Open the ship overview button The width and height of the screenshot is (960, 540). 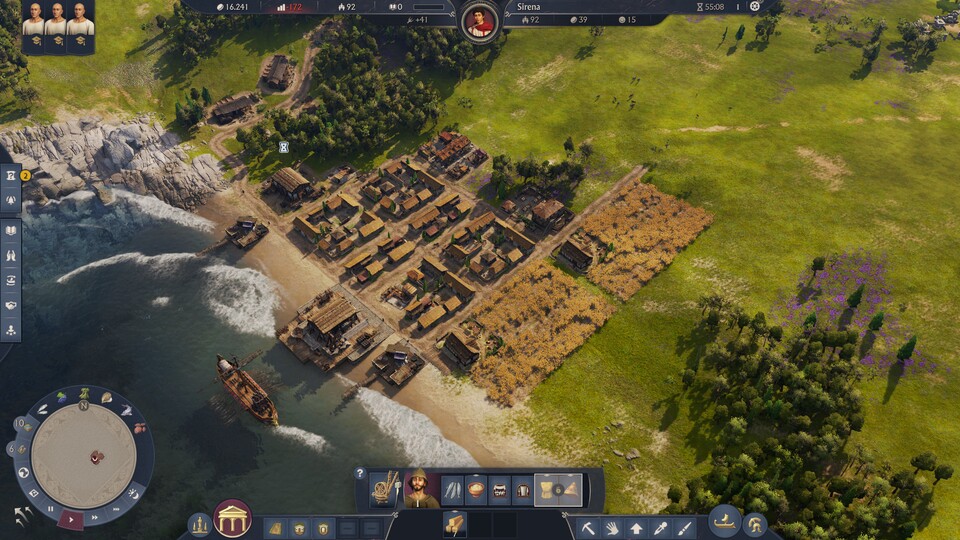(x=724, y=521)
